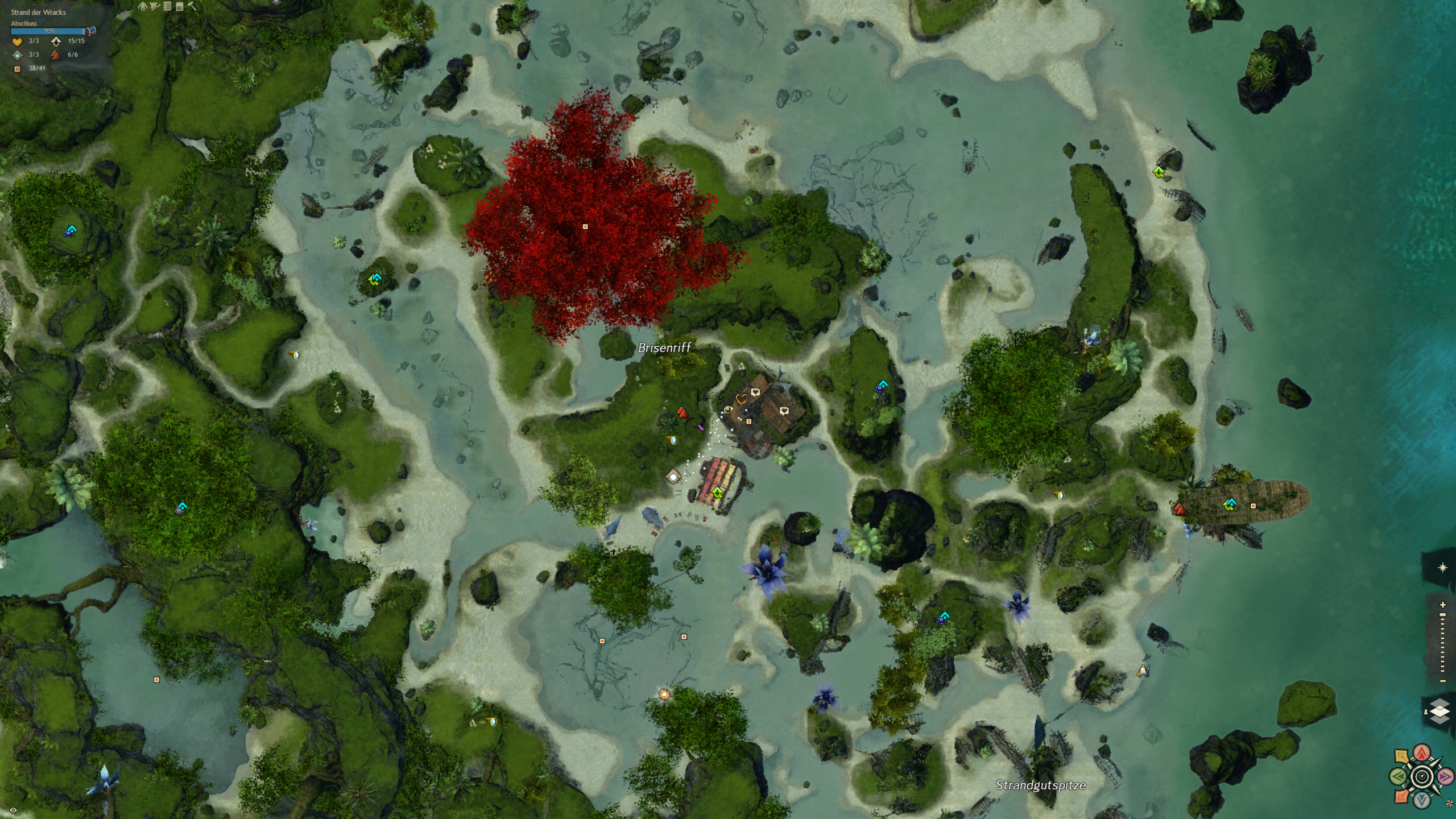Select the blue arrow squad marker
Screen dimensions: 1456x819
pos(1422,800)
